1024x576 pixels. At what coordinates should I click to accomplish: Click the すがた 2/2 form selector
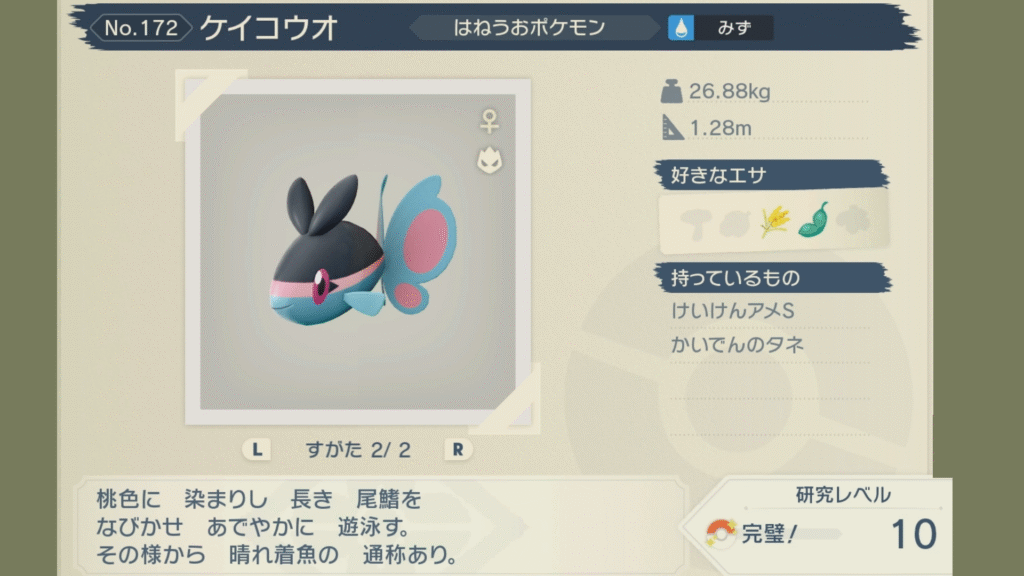tap(358, 449)
